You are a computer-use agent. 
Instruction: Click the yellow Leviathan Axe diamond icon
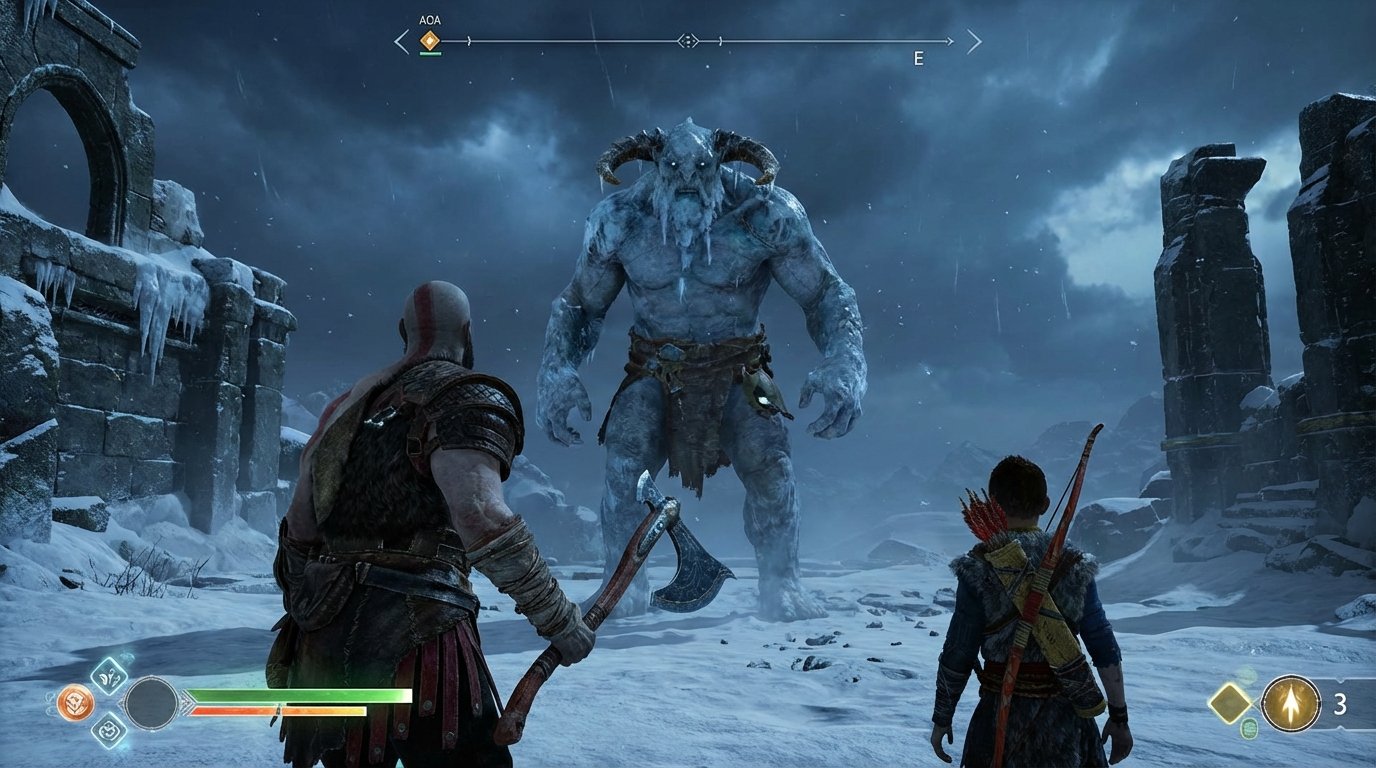(x=1229, y=702)
